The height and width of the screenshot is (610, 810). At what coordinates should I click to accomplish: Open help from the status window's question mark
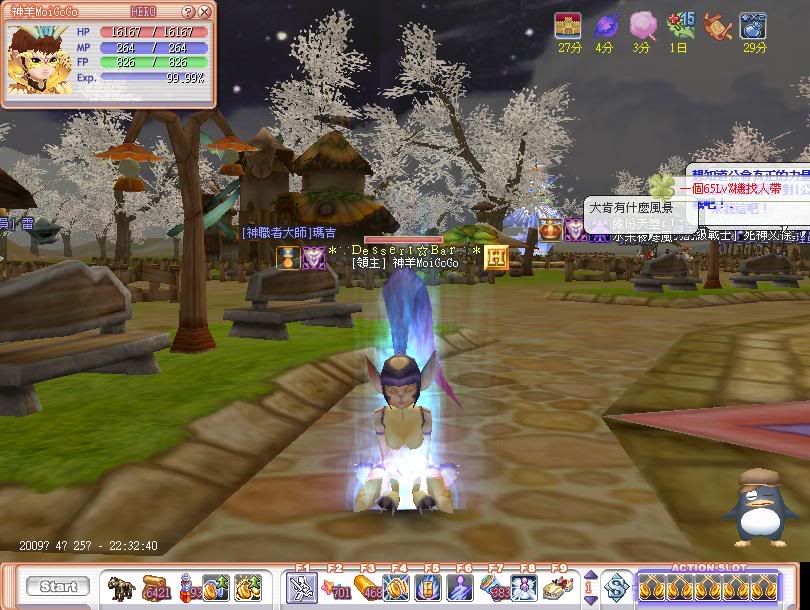tap(190, 12)
